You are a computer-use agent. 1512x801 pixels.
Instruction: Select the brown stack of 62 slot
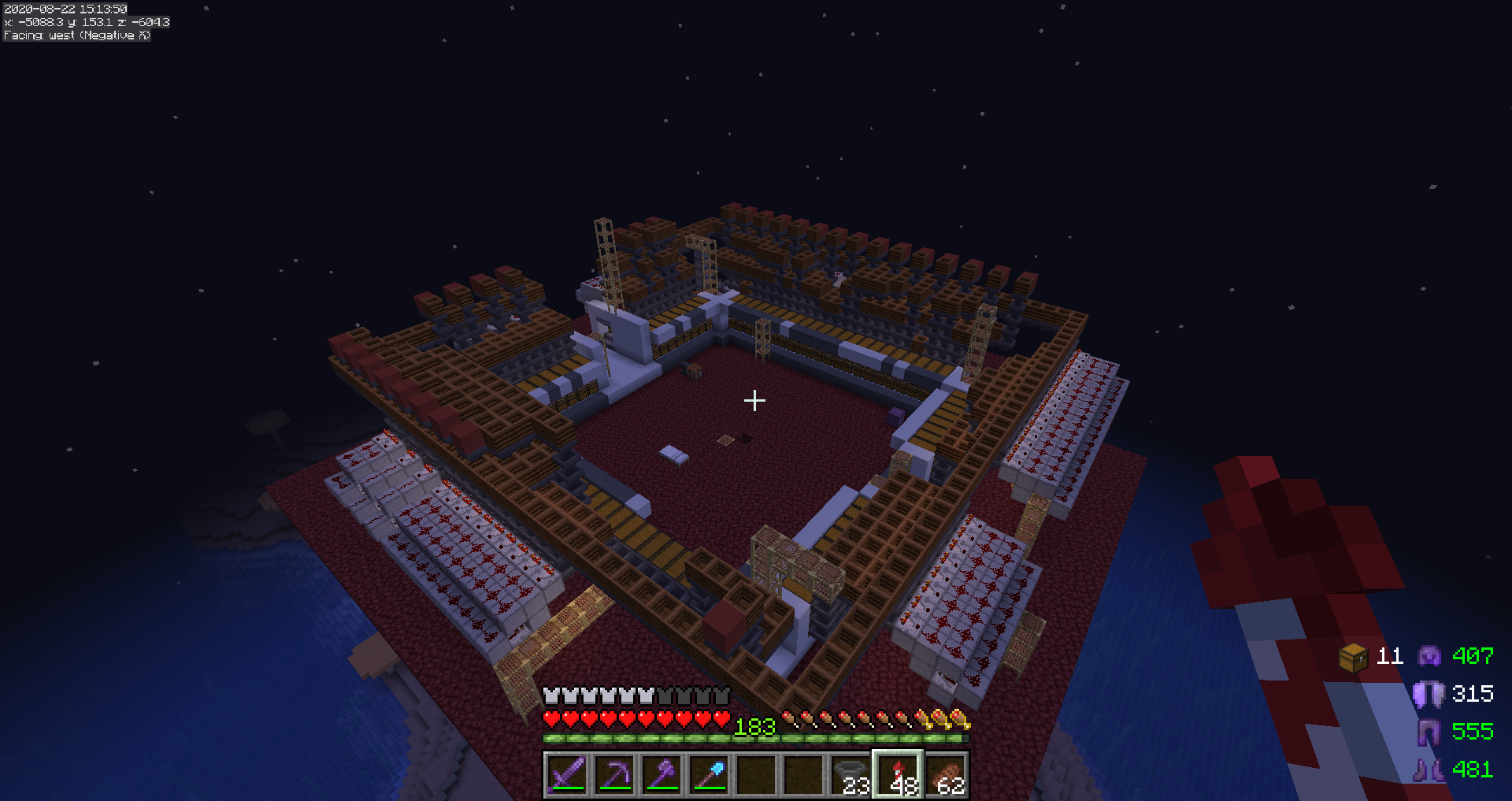945,774
